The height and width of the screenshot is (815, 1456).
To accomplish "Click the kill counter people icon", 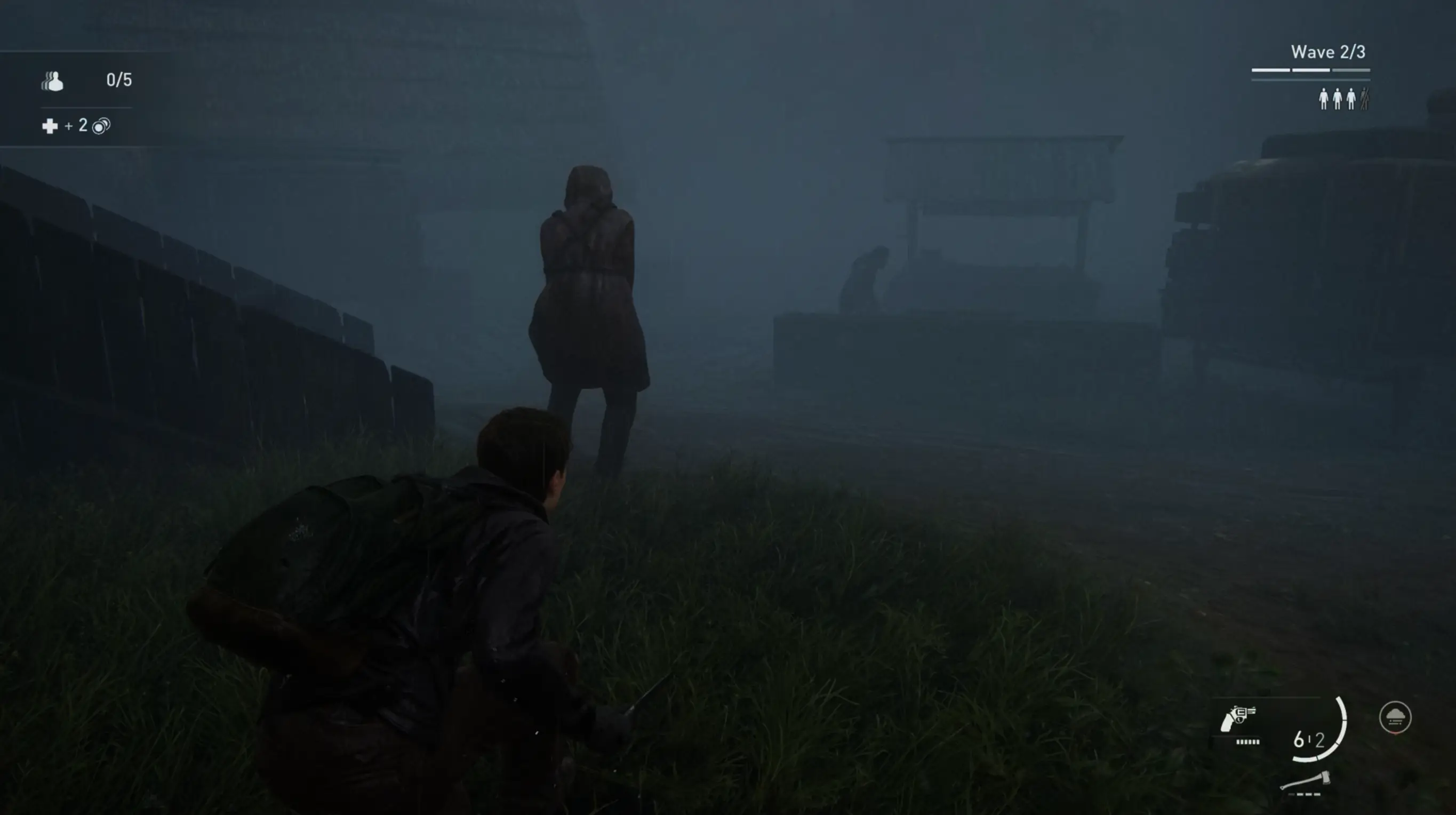I will 53,82.
